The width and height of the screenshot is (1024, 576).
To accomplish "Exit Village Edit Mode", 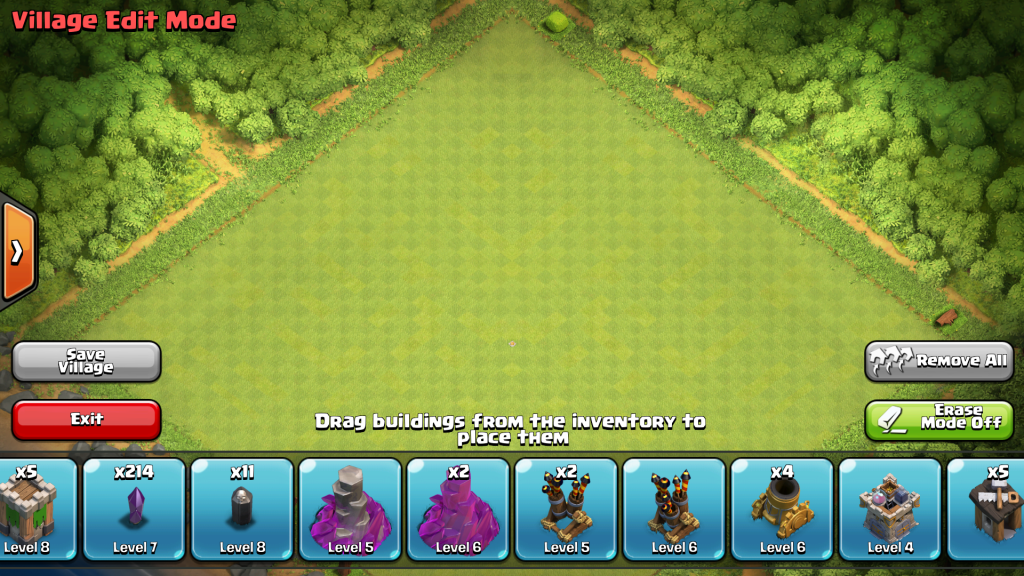I will click(86, 420).
